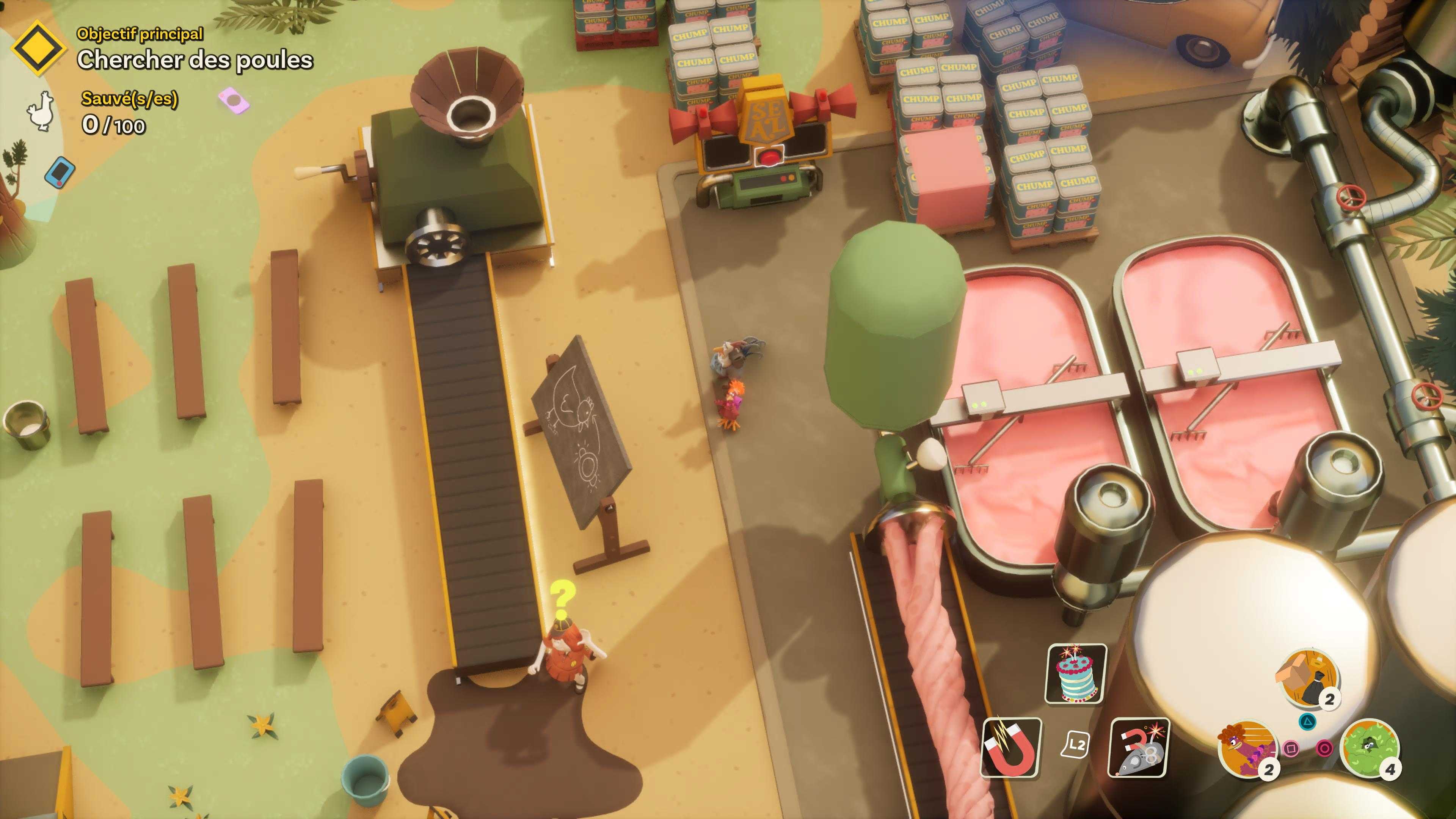1456x819 pixels.
Task: Select the firework birthday cake gadget
Action: (x=1076, y=673)
